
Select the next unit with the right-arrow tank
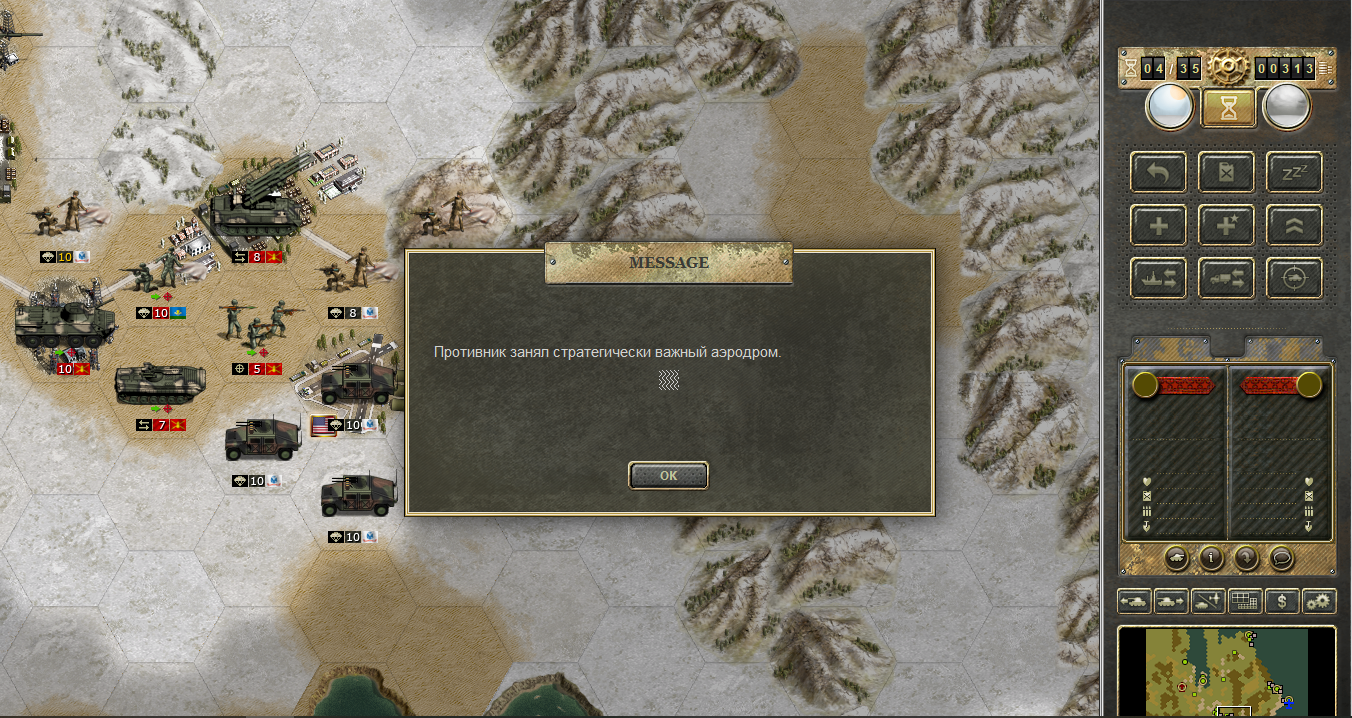click(1171, 601)
